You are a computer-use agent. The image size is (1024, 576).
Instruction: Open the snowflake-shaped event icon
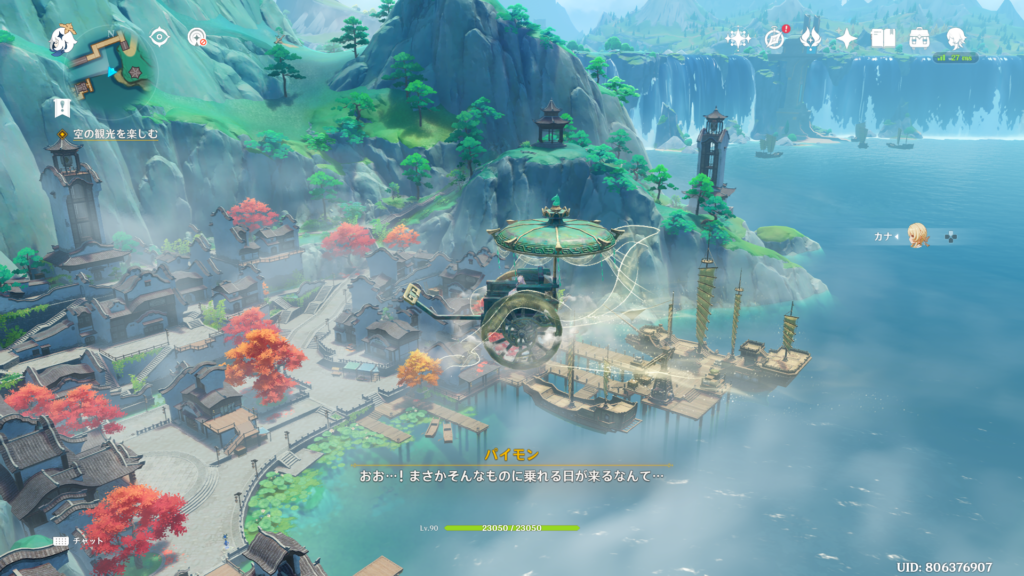point(738,39)
